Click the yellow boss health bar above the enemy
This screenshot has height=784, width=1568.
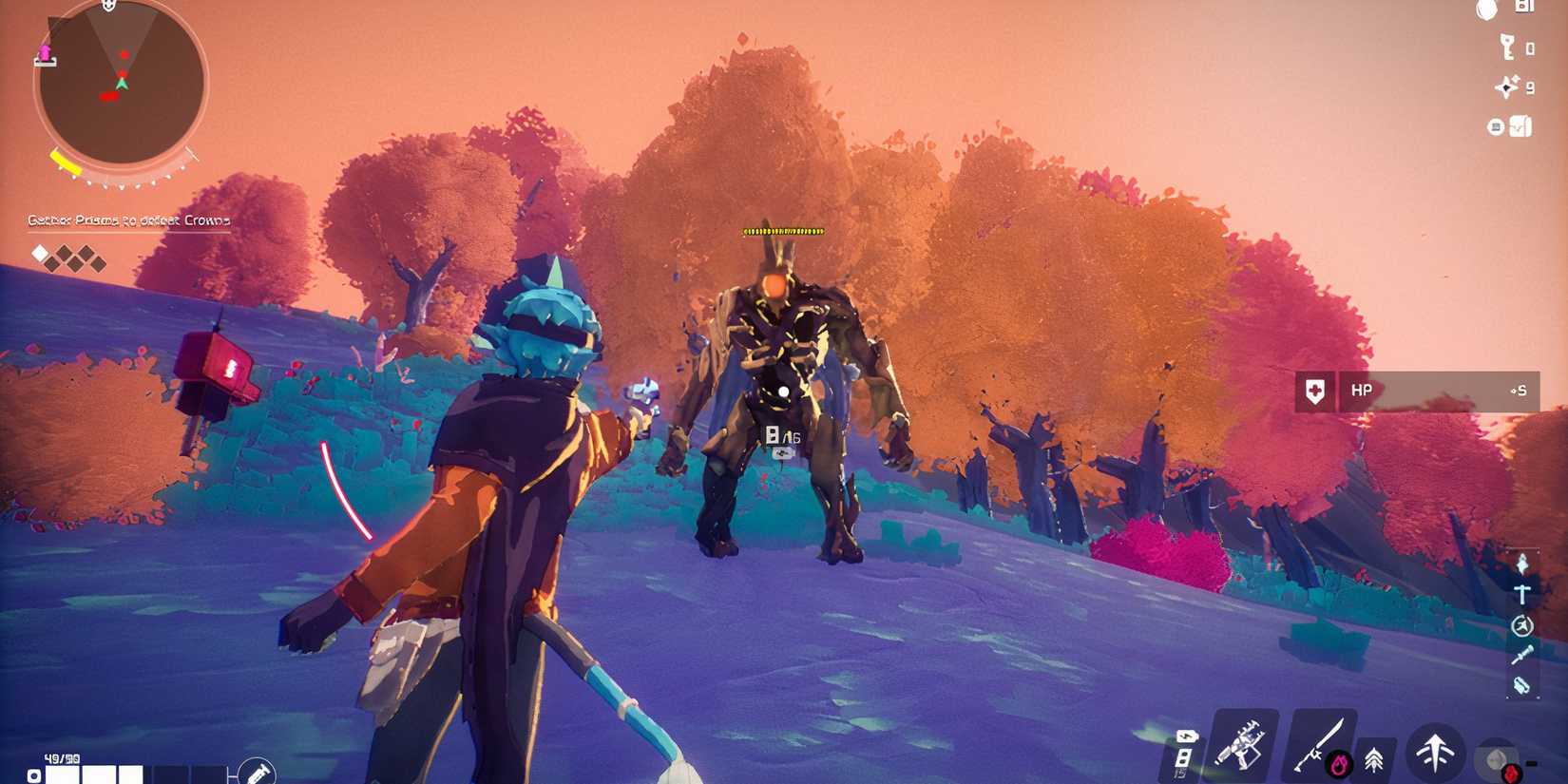pyautogui.click(x=781, y=230)
